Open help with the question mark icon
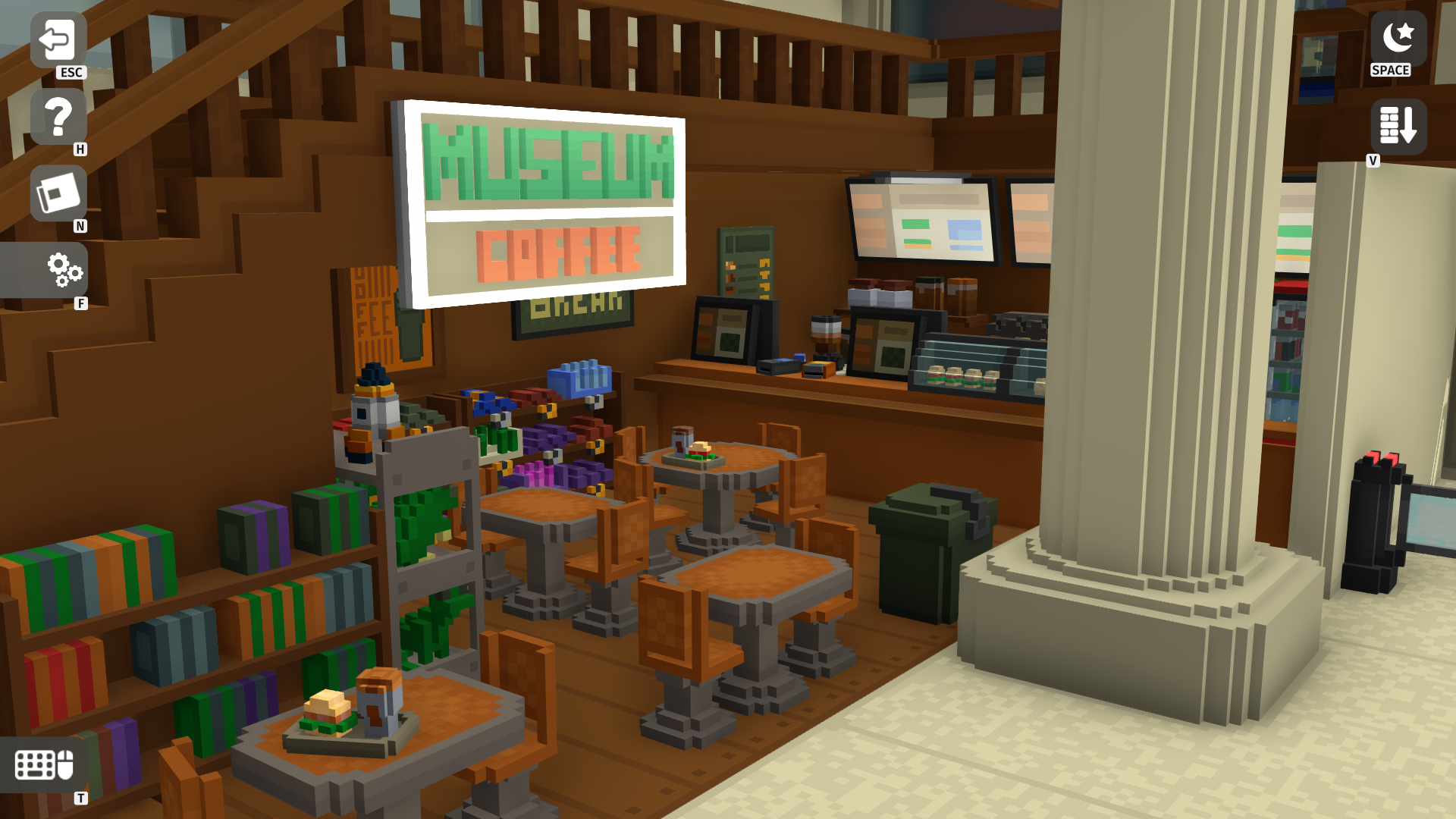The image size is (1456, 819). point(58,115)
